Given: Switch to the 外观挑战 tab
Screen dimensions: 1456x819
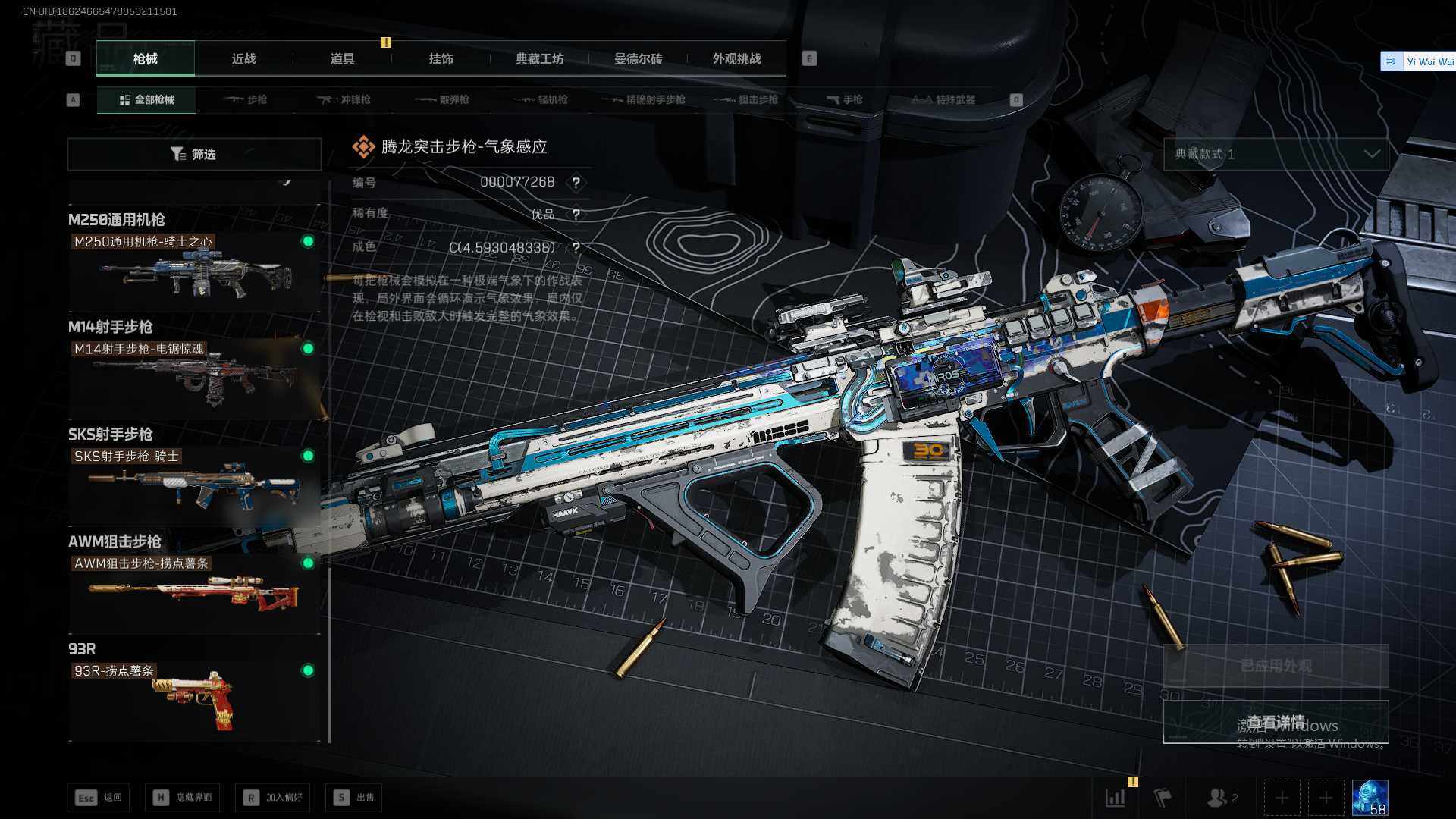Looking at the screenshot, I should [736, 59].
